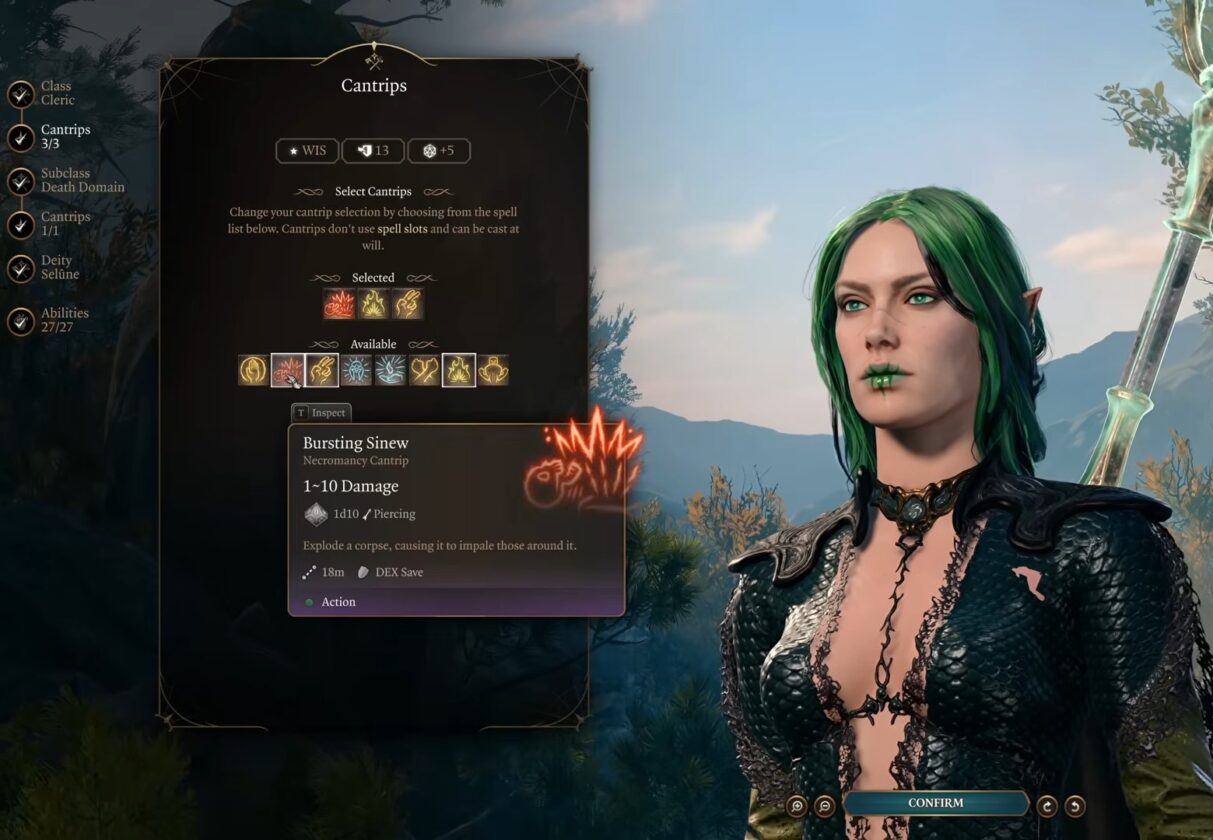Image resolution: width=1213 pixels, height=840 pixels.
Task: Rotate the character counter-clockwise
Action: [1075, 805]
